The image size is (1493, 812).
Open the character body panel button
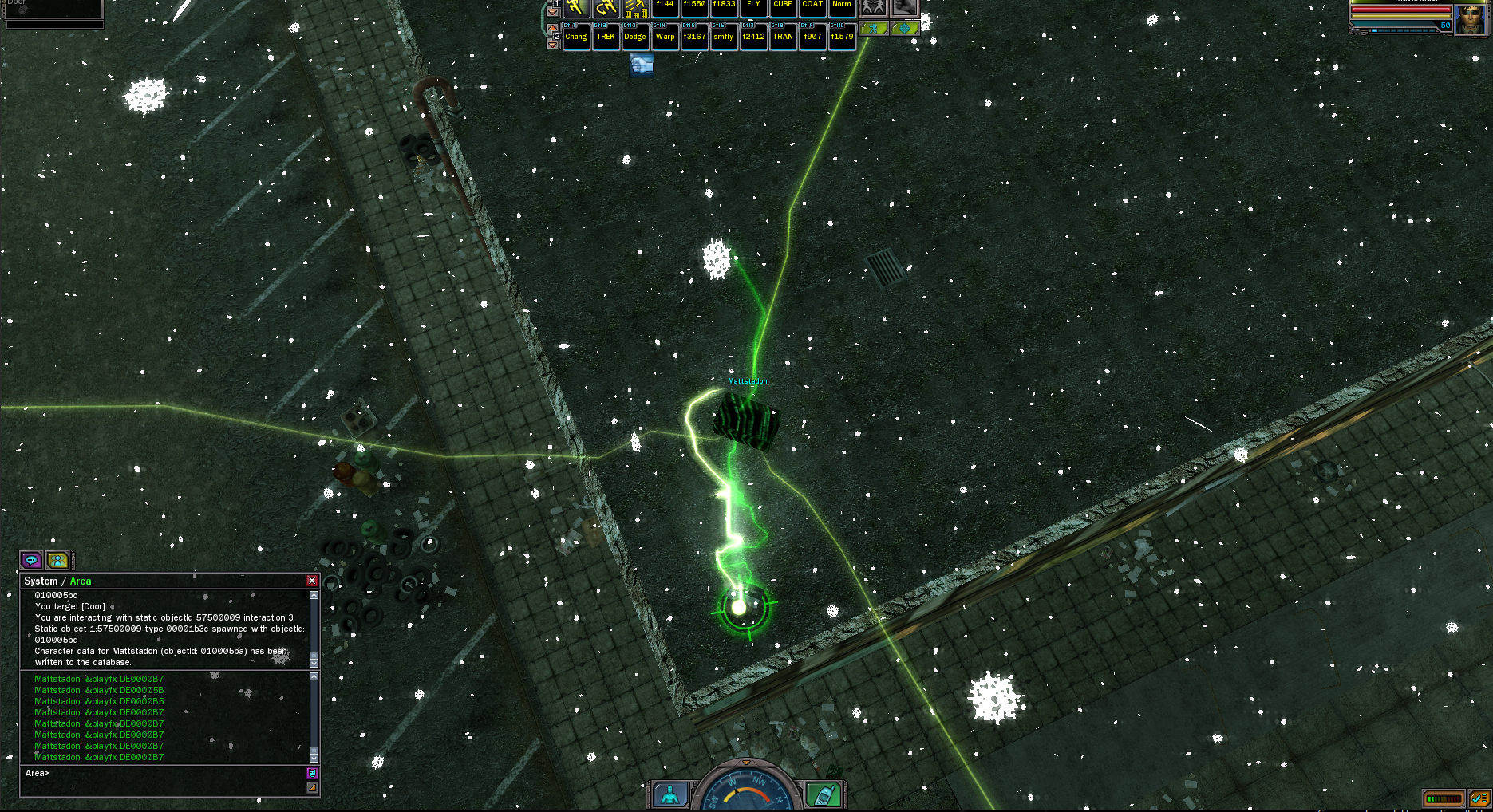(x=671, y=794)
